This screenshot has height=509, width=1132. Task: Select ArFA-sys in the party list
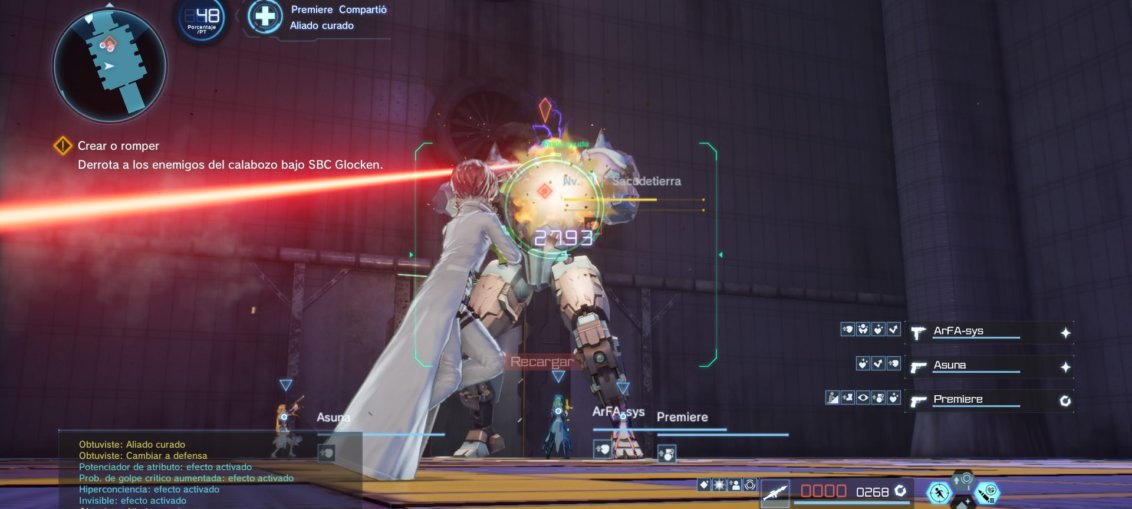point(975,332)
